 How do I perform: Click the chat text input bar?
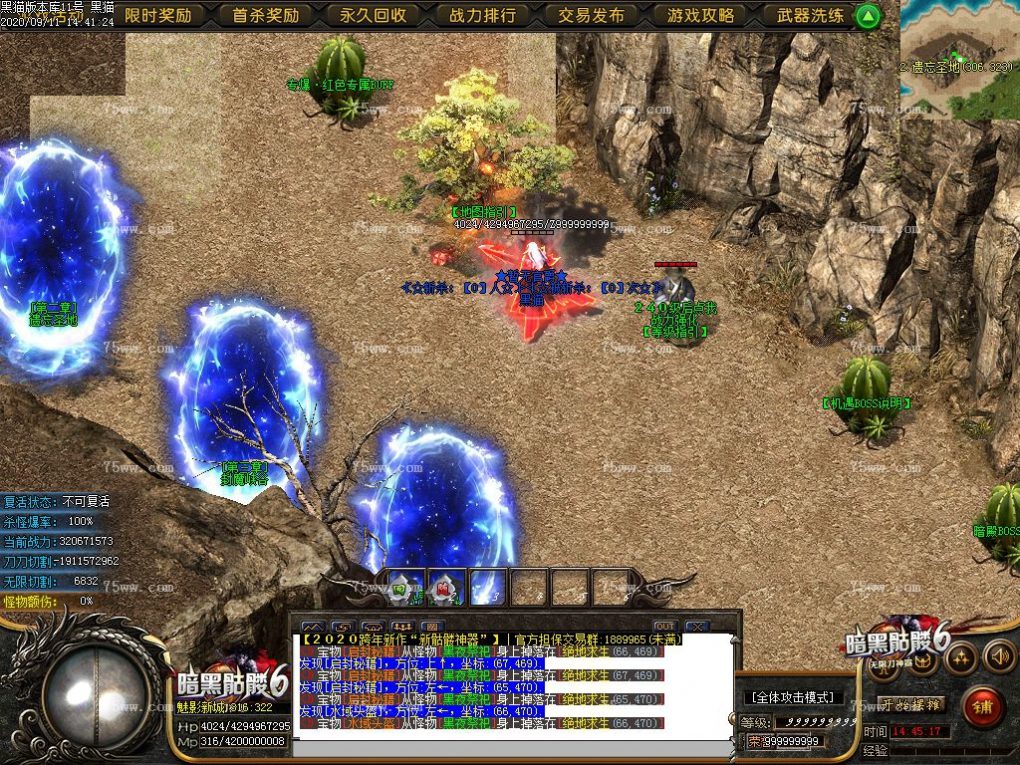512,748
